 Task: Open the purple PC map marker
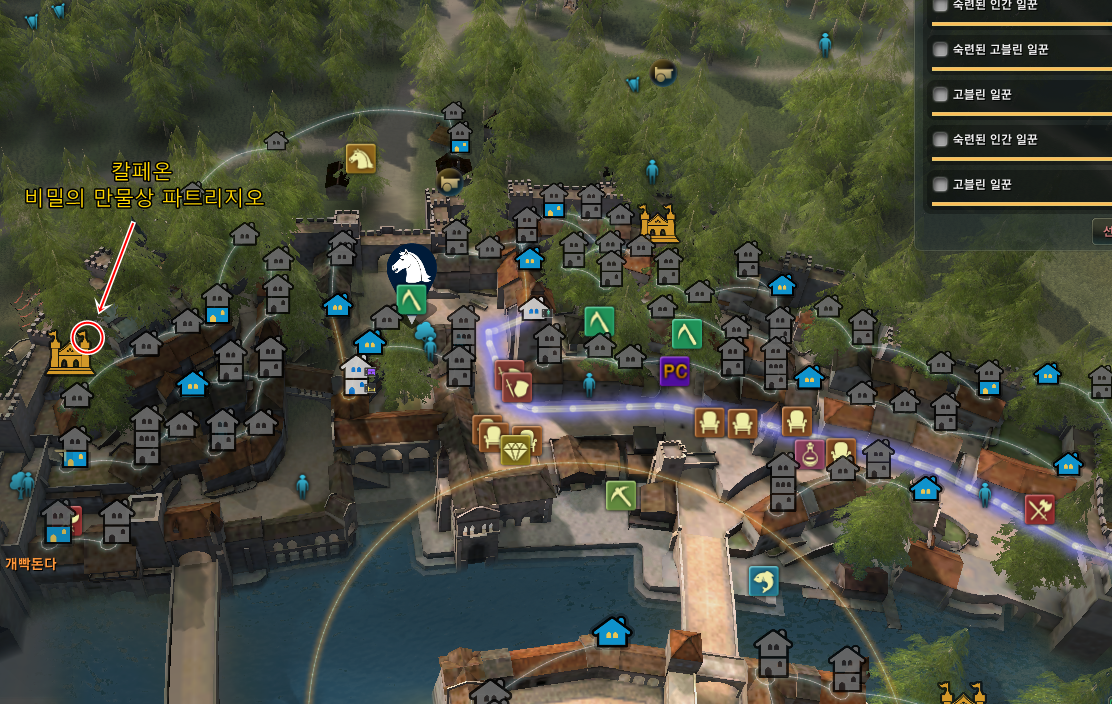pos(675,371)
